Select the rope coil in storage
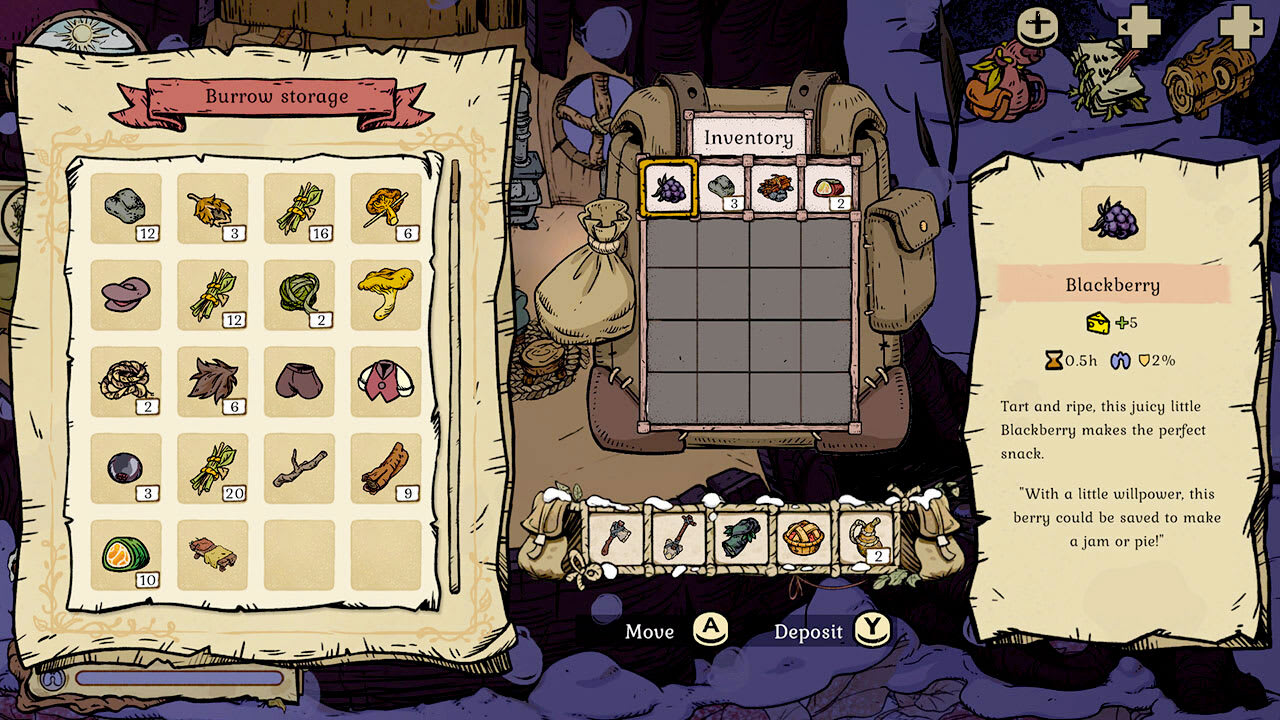This screenshot has height=720, width=1280. coord(125,382)
